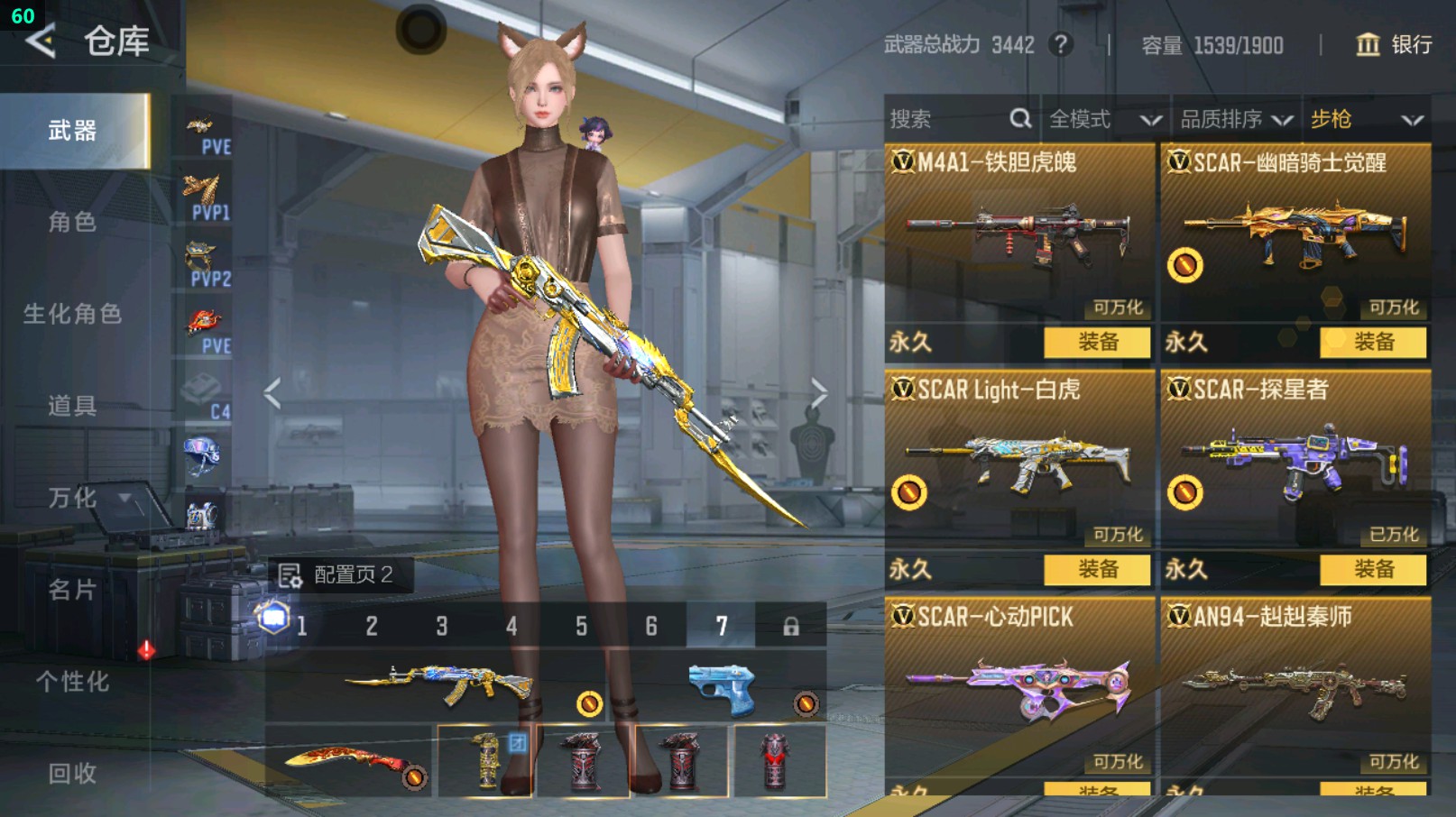1456x817 pixels.
Task: Go back using the arrow beside 仓库
Action: click(41, 41)
